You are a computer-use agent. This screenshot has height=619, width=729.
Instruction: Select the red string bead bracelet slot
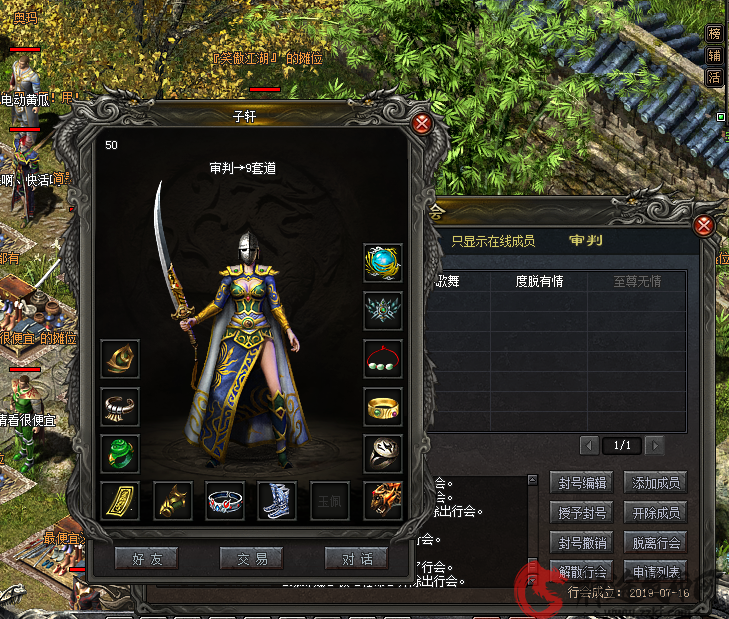[382, 358]
